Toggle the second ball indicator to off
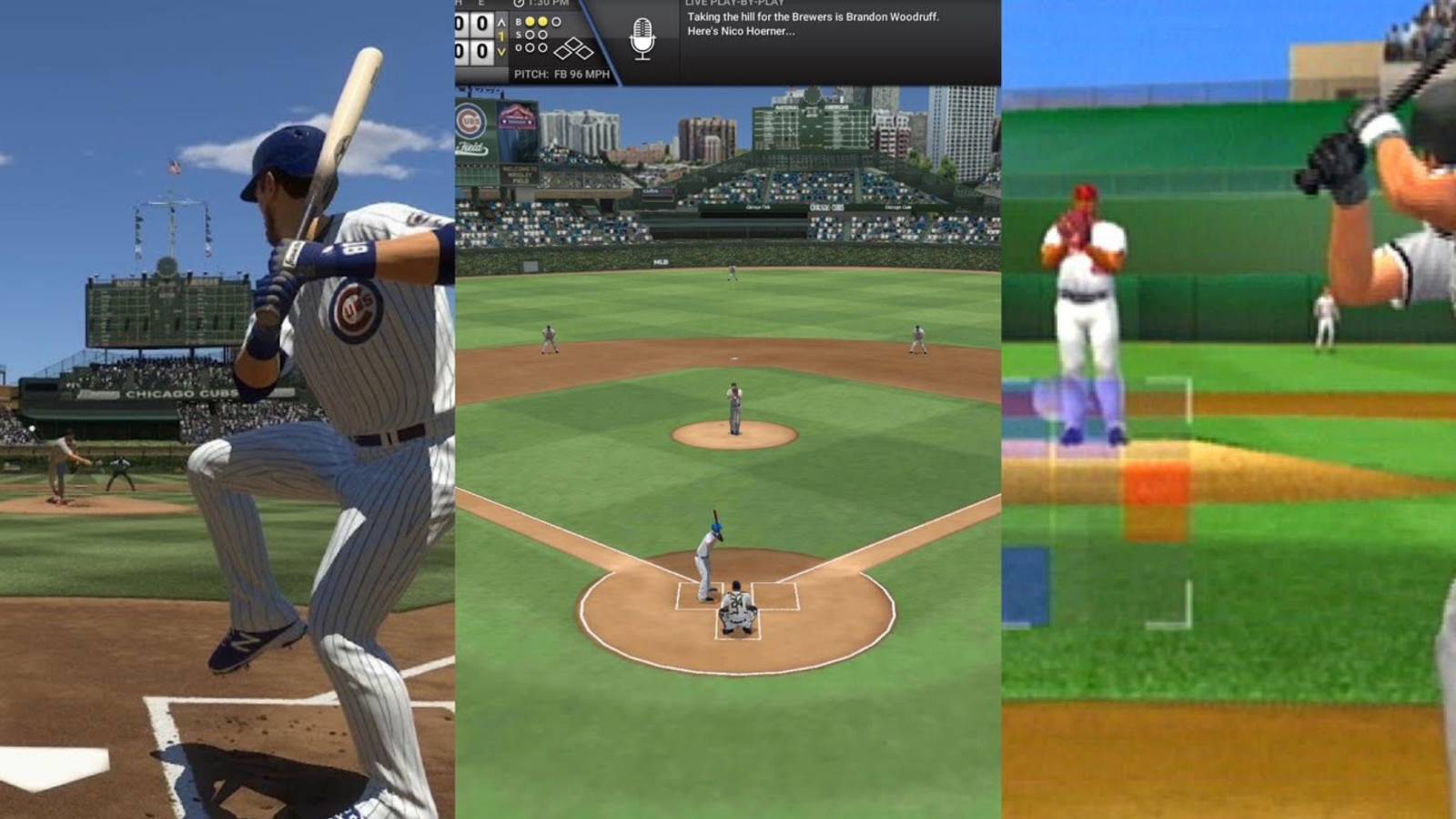Image resolution: width=1456 pixels, height=819 pixels. [542, 22]
